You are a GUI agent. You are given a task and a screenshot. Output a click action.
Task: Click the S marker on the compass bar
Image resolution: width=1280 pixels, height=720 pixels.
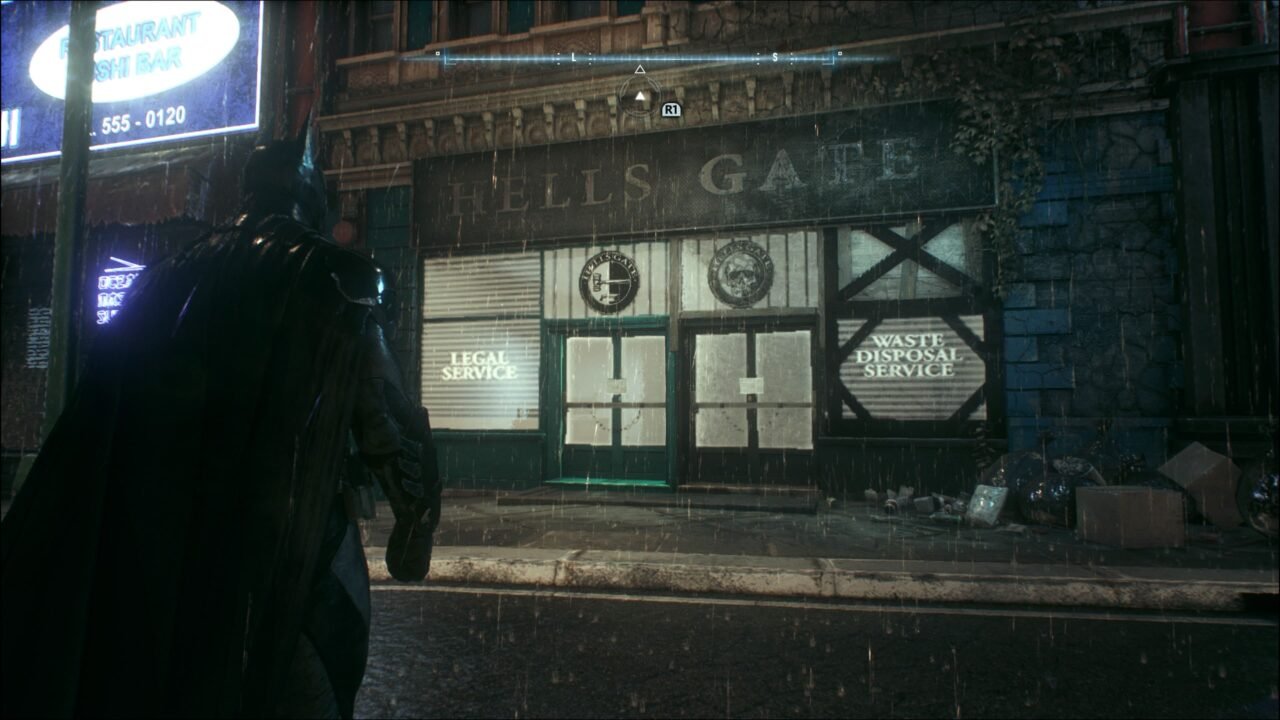pos(773,57)
